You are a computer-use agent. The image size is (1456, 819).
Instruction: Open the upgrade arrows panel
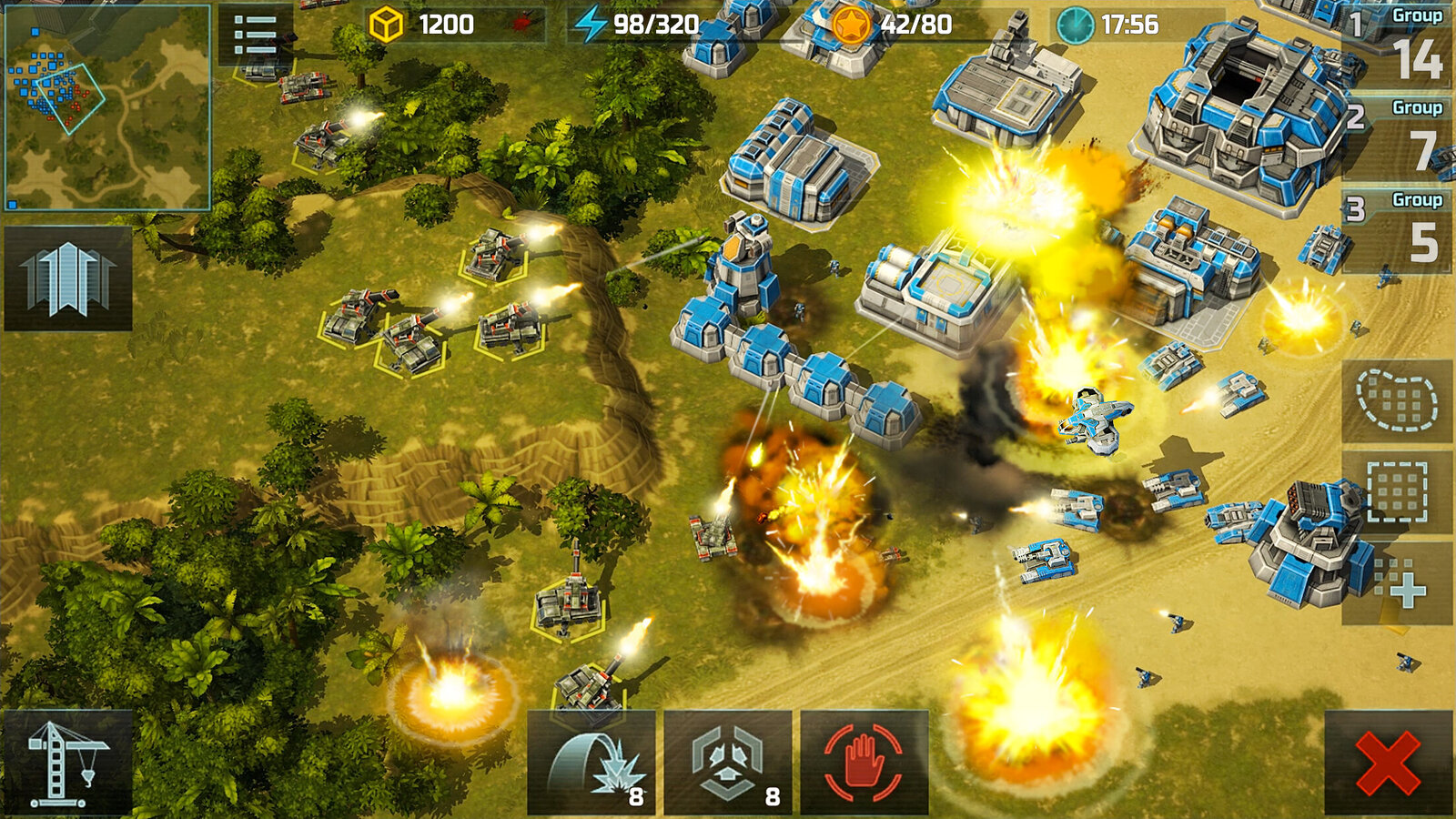68,278
